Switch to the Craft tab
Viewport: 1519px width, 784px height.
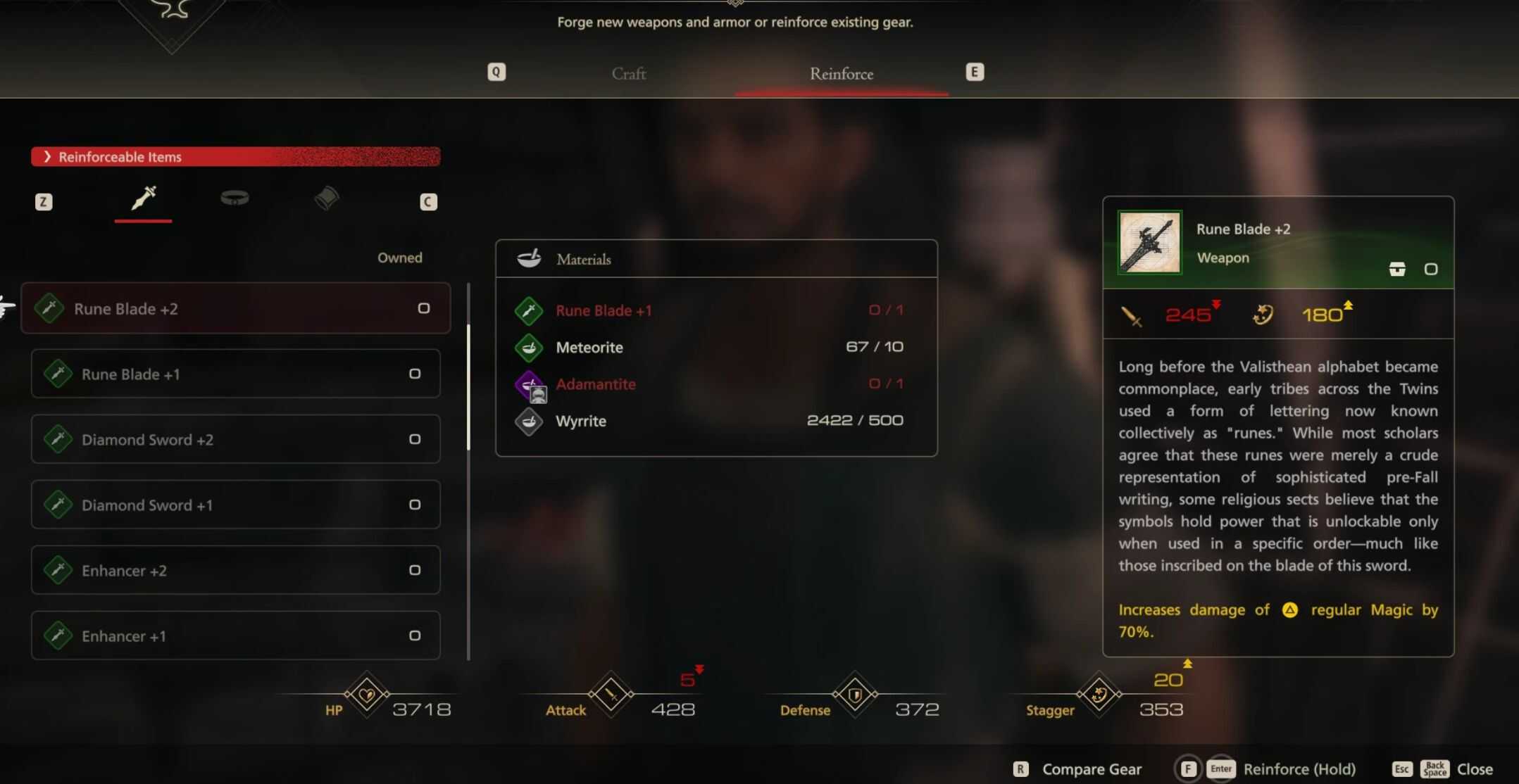coord(628,74)
